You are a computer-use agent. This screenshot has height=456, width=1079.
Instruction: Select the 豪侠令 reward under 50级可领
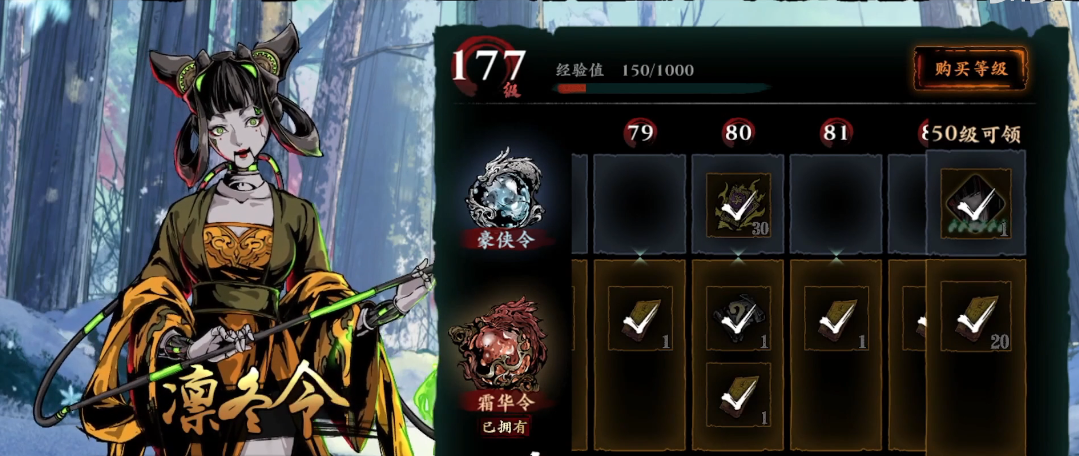tap(975, 204)
